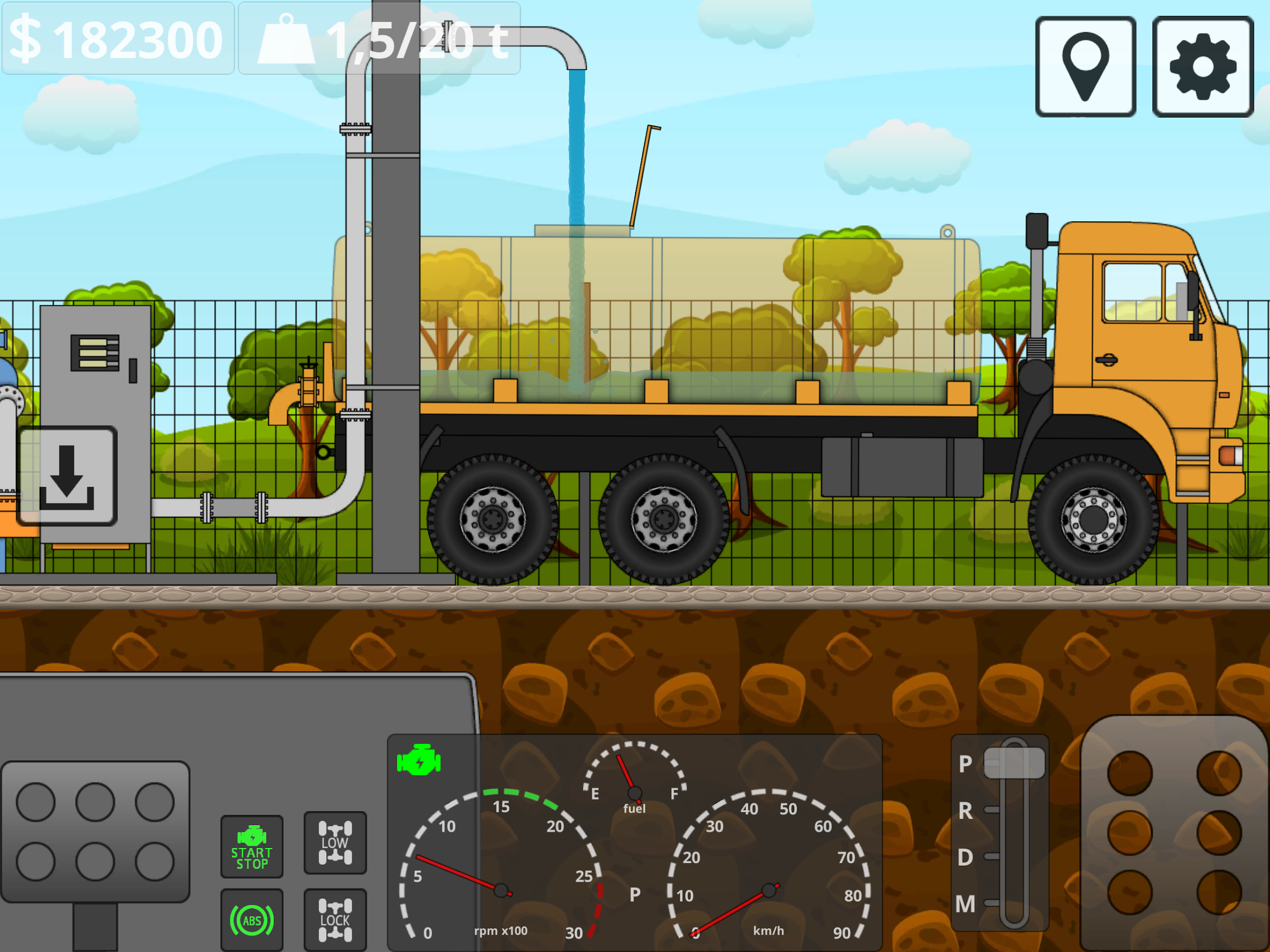Activate the differential LOCK button
Screen dimensions: 1270x952
point(335,920)
